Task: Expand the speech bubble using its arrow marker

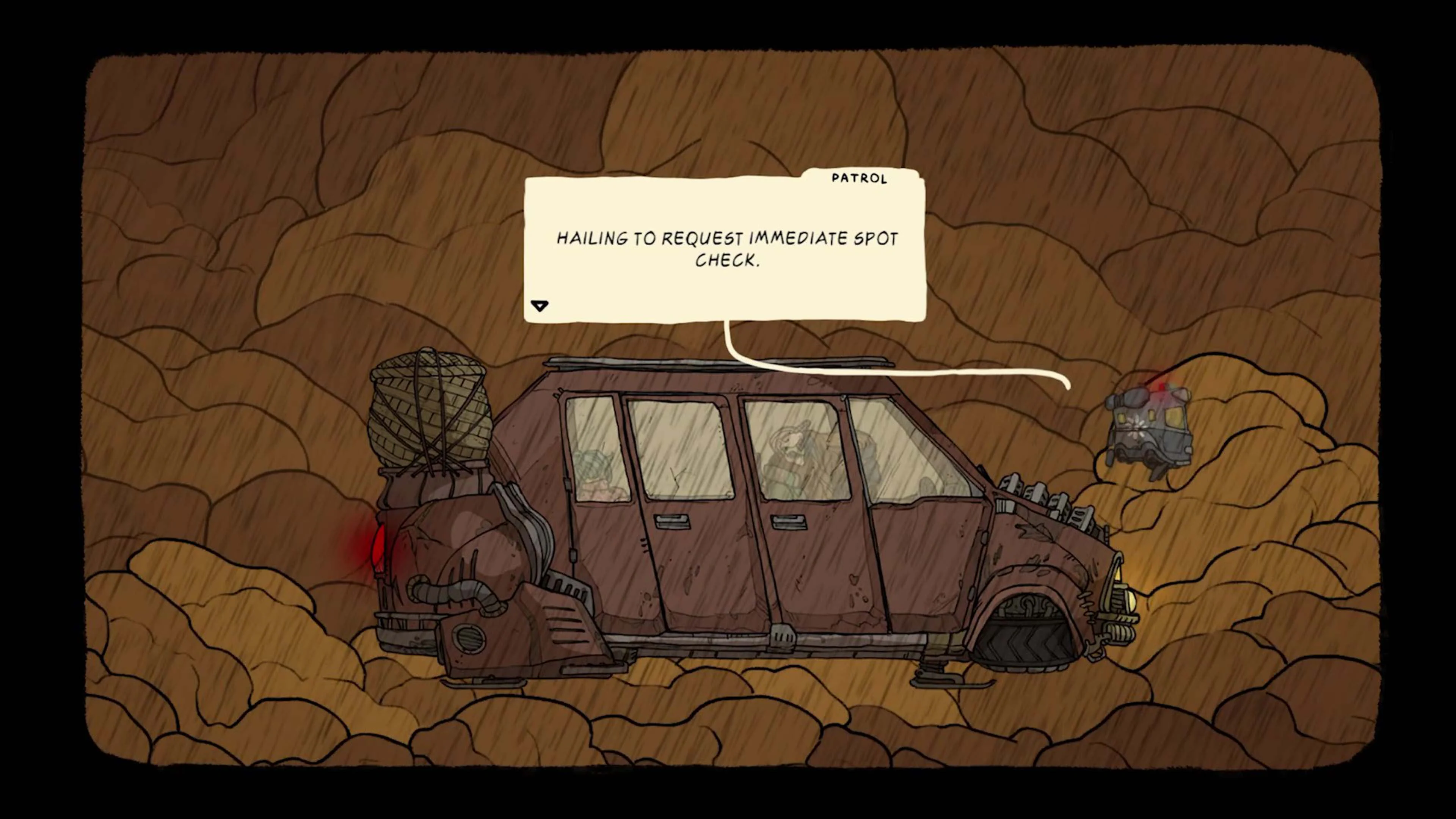Action: tap(540, 305)
